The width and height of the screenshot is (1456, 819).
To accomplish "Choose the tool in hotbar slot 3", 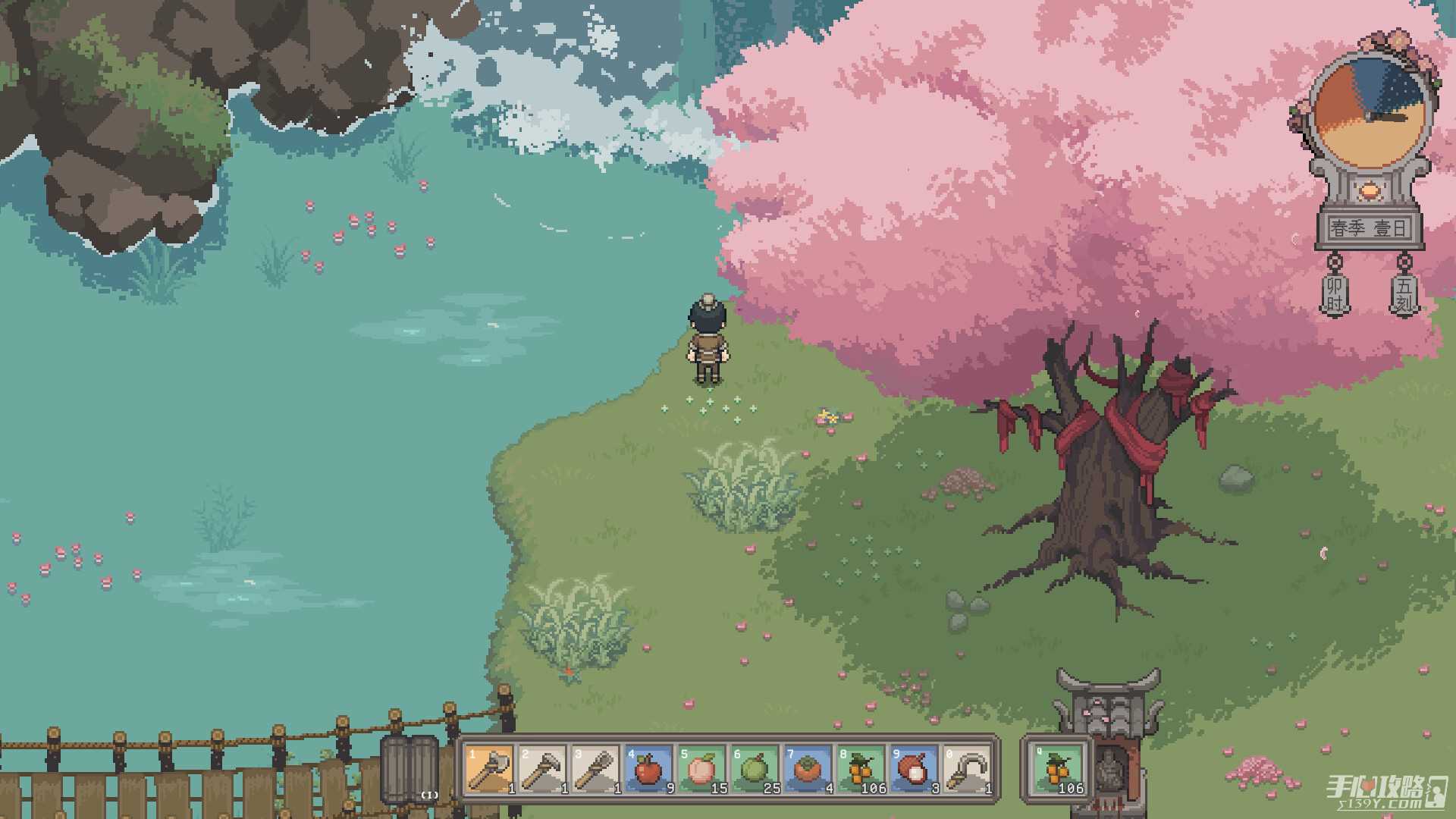I will [596, 770].
